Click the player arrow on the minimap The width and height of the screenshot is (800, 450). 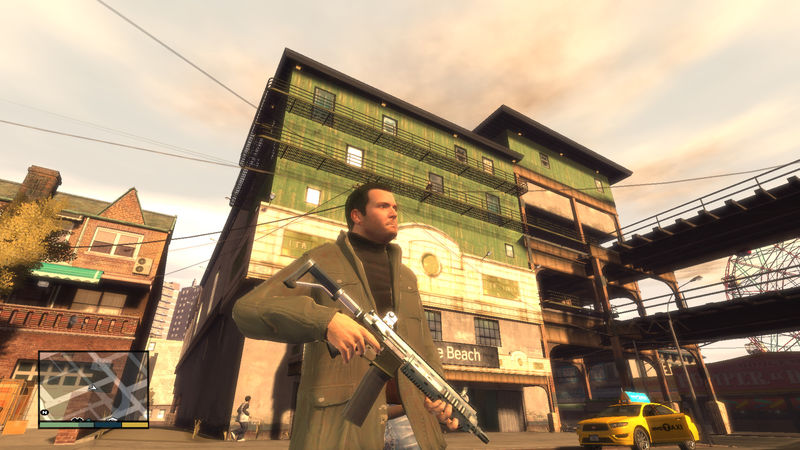[x=92, y=386]
